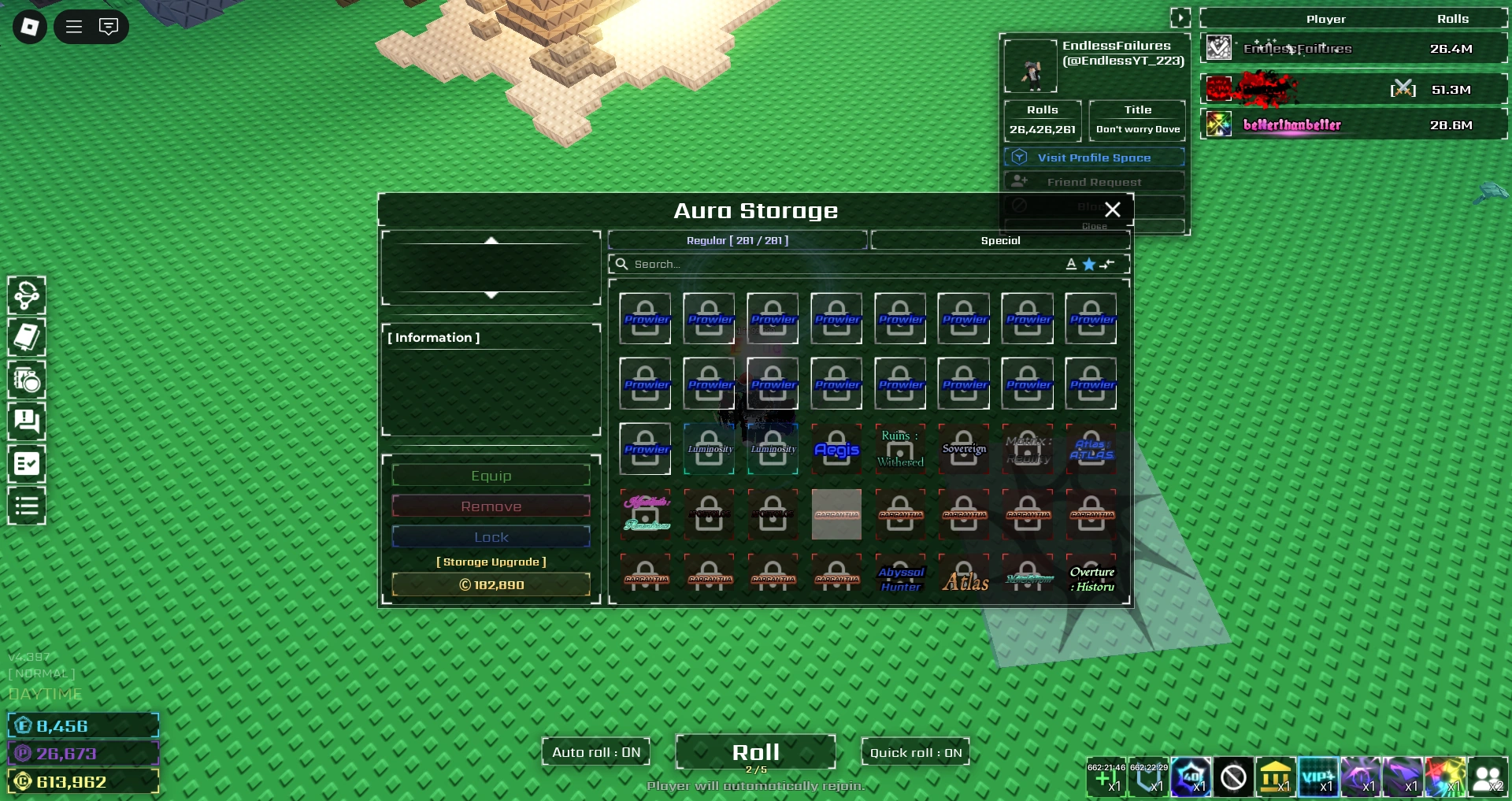
Task: Open the index book icon on left sidebar
Action: point(27,337)
